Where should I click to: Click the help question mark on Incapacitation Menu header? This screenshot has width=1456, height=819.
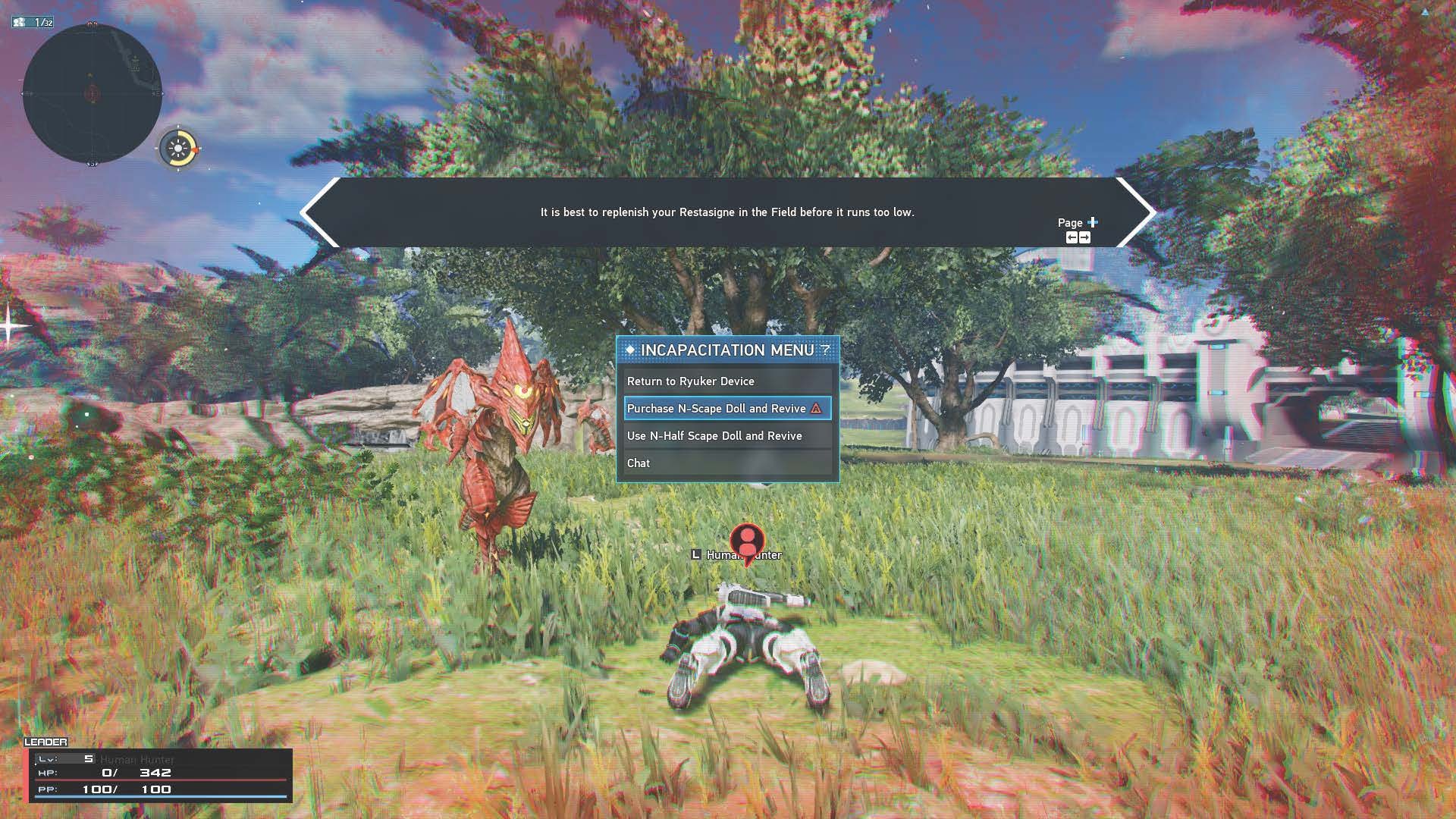[825, 350]
